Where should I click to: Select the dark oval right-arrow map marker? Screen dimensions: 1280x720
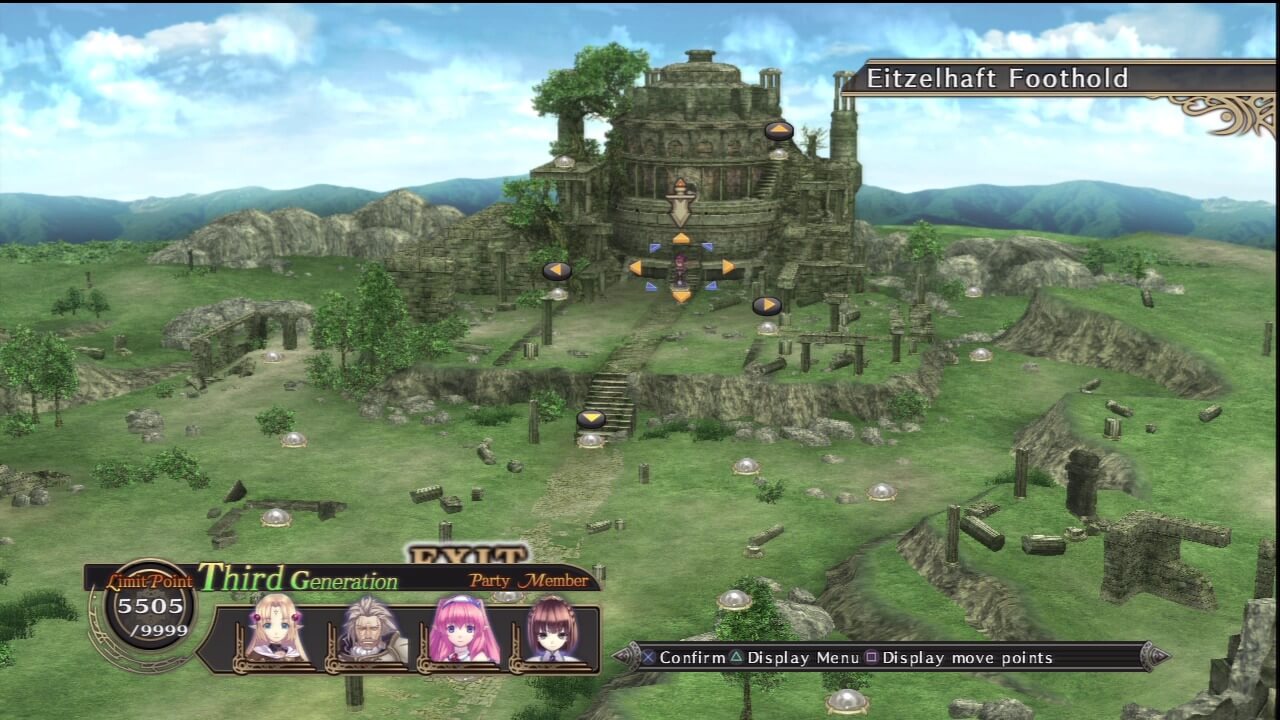pyautogui.click(x=767, y=305)
